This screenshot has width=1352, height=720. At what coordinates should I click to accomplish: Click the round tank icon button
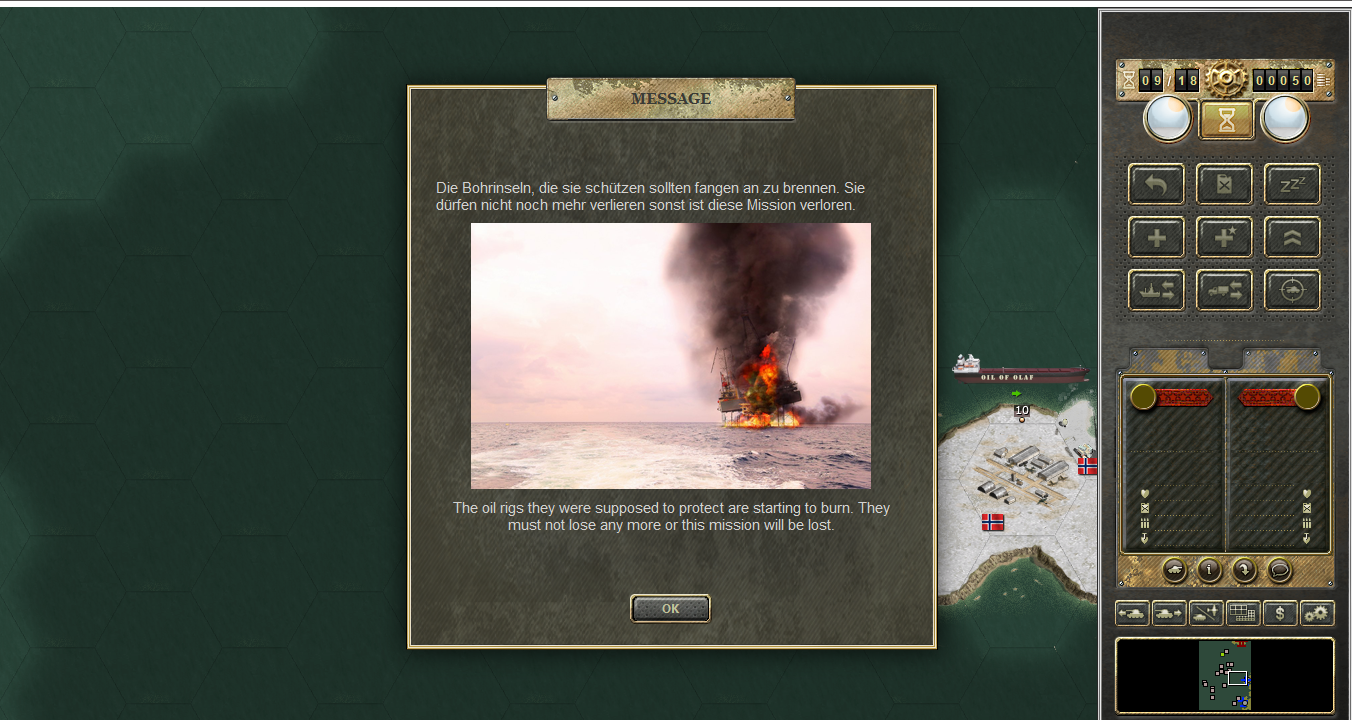pos(1175,570)
